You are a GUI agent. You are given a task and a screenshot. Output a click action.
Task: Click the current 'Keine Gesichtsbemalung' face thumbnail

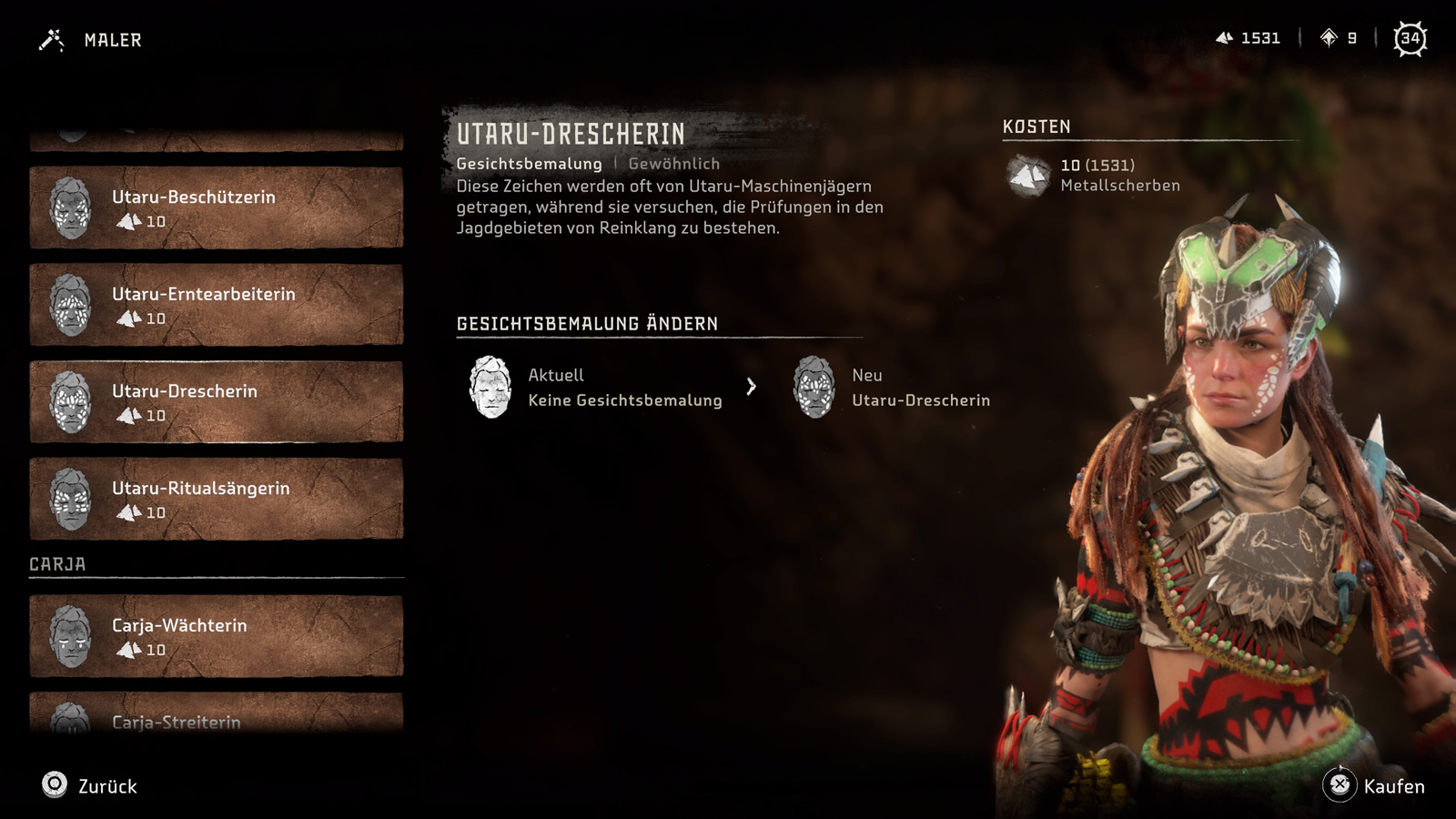490,387
